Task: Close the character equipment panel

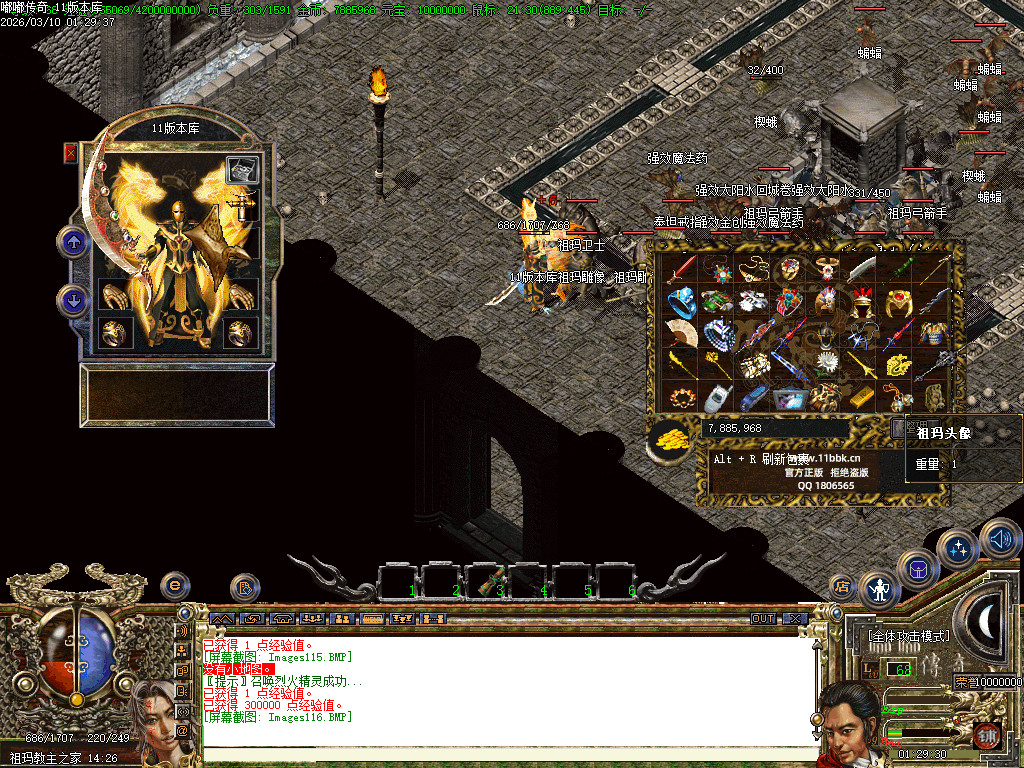Action: 70,153
